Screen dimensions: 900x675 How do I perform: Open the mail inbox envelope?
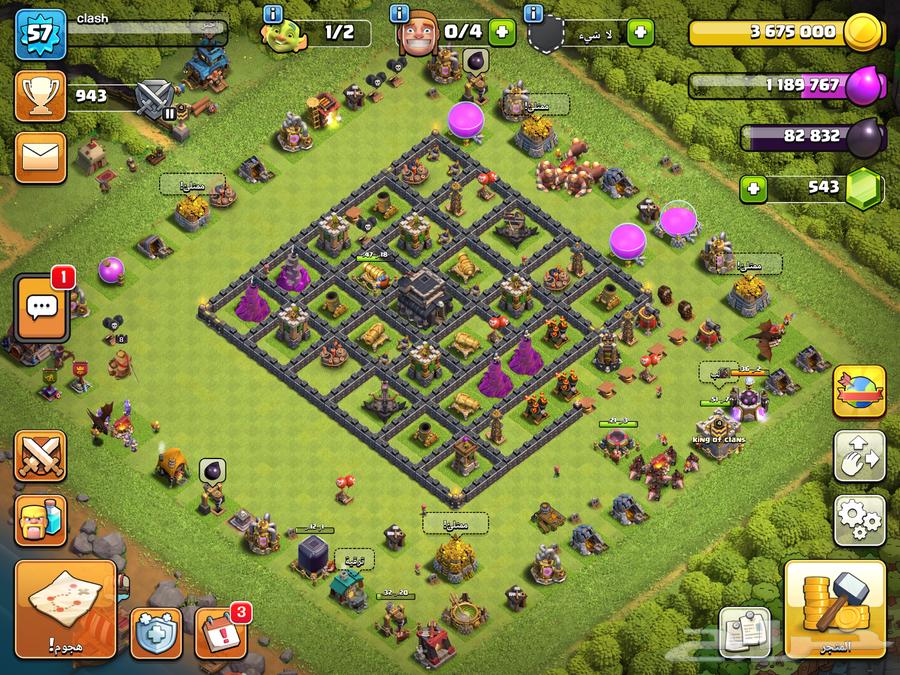pos(40,156)
